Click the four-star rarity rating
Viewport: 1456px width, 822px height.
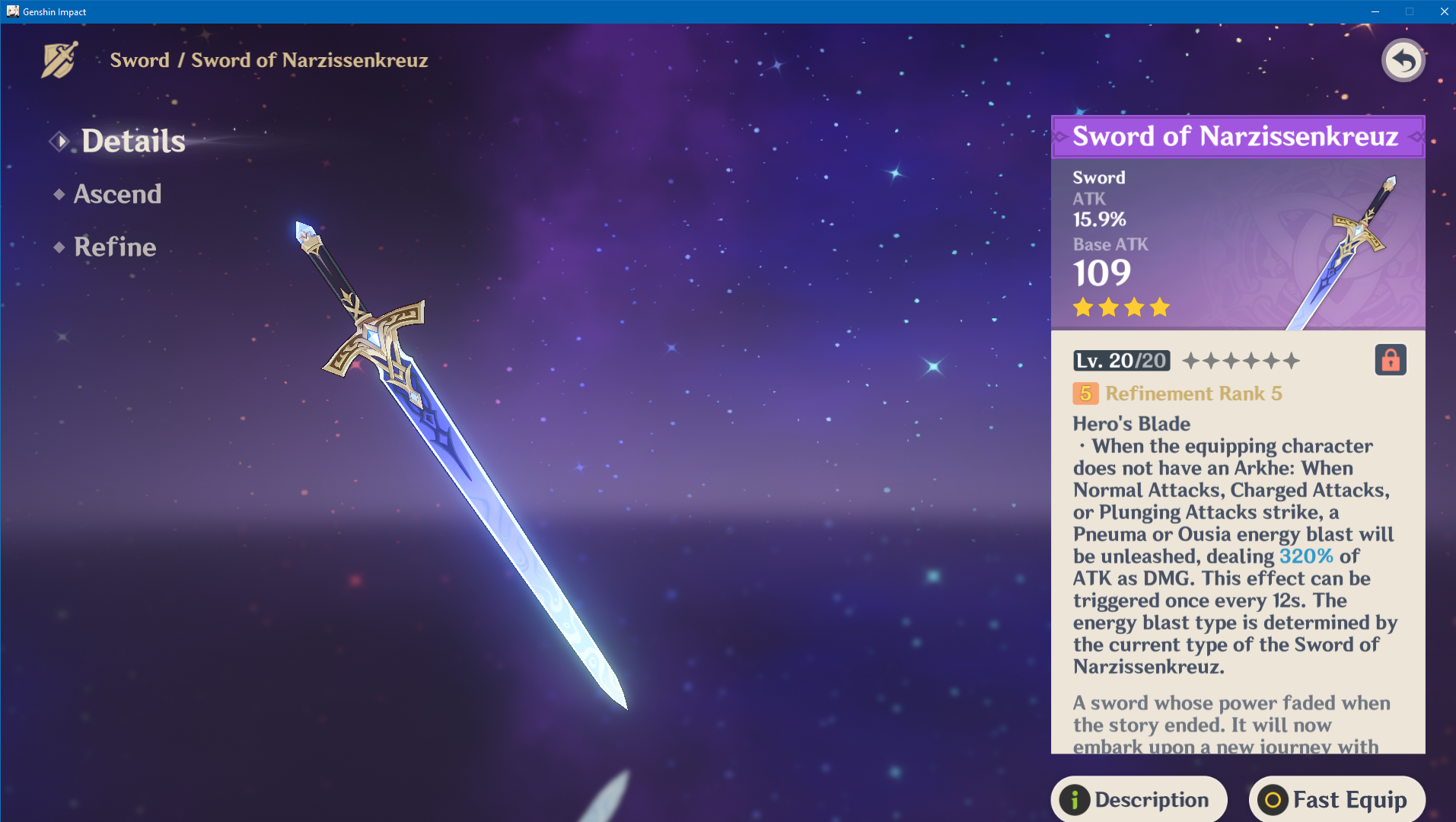click(x=1120, y=307)
